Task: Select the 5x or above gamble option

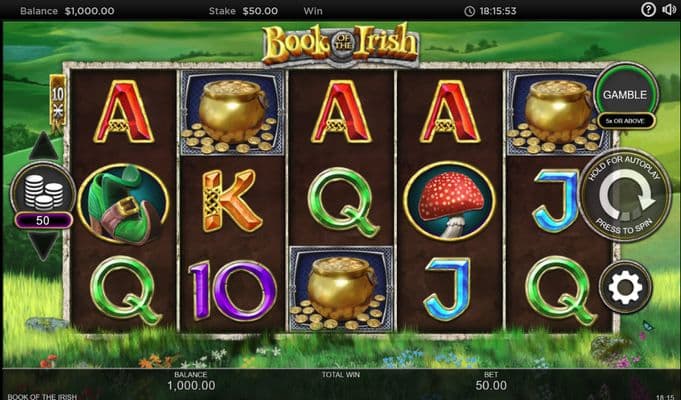Action: [x=625, y=121]
